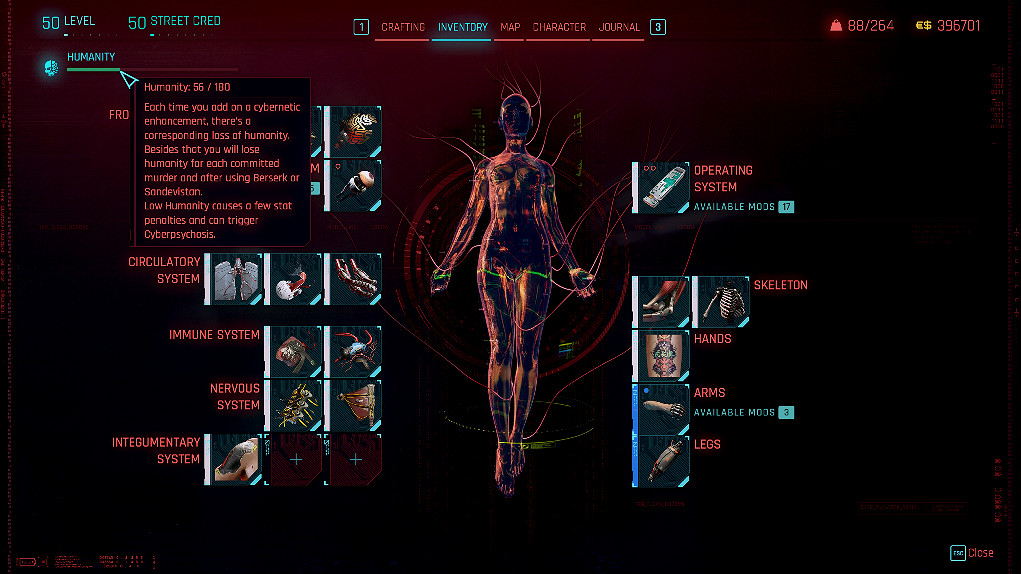The width and height of the screenshot is (1021, 574).
Task: Go to the Map tab
Action: coord(510,27)
